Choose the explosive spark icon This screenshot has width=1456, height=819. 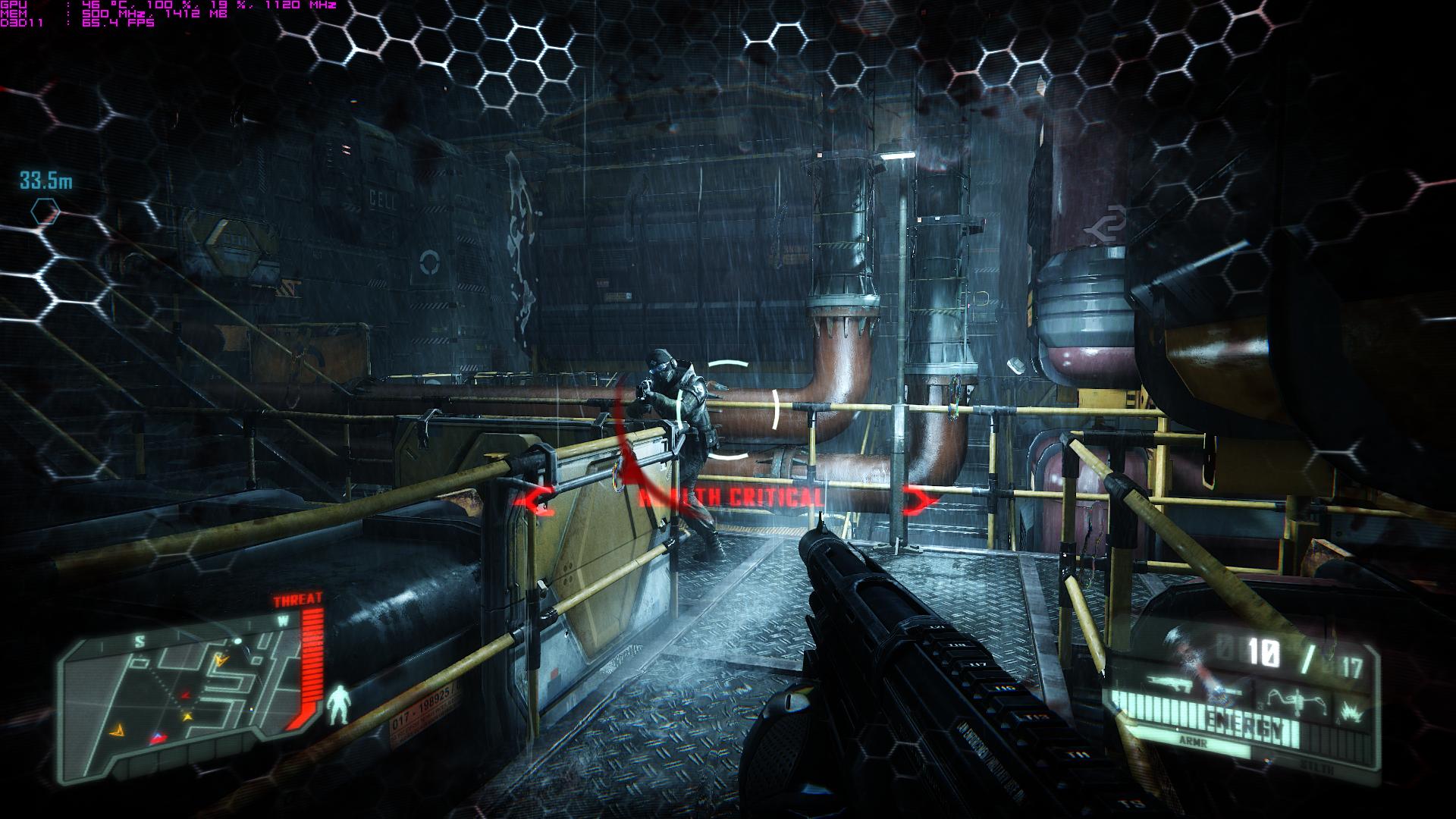[1349, 712]
